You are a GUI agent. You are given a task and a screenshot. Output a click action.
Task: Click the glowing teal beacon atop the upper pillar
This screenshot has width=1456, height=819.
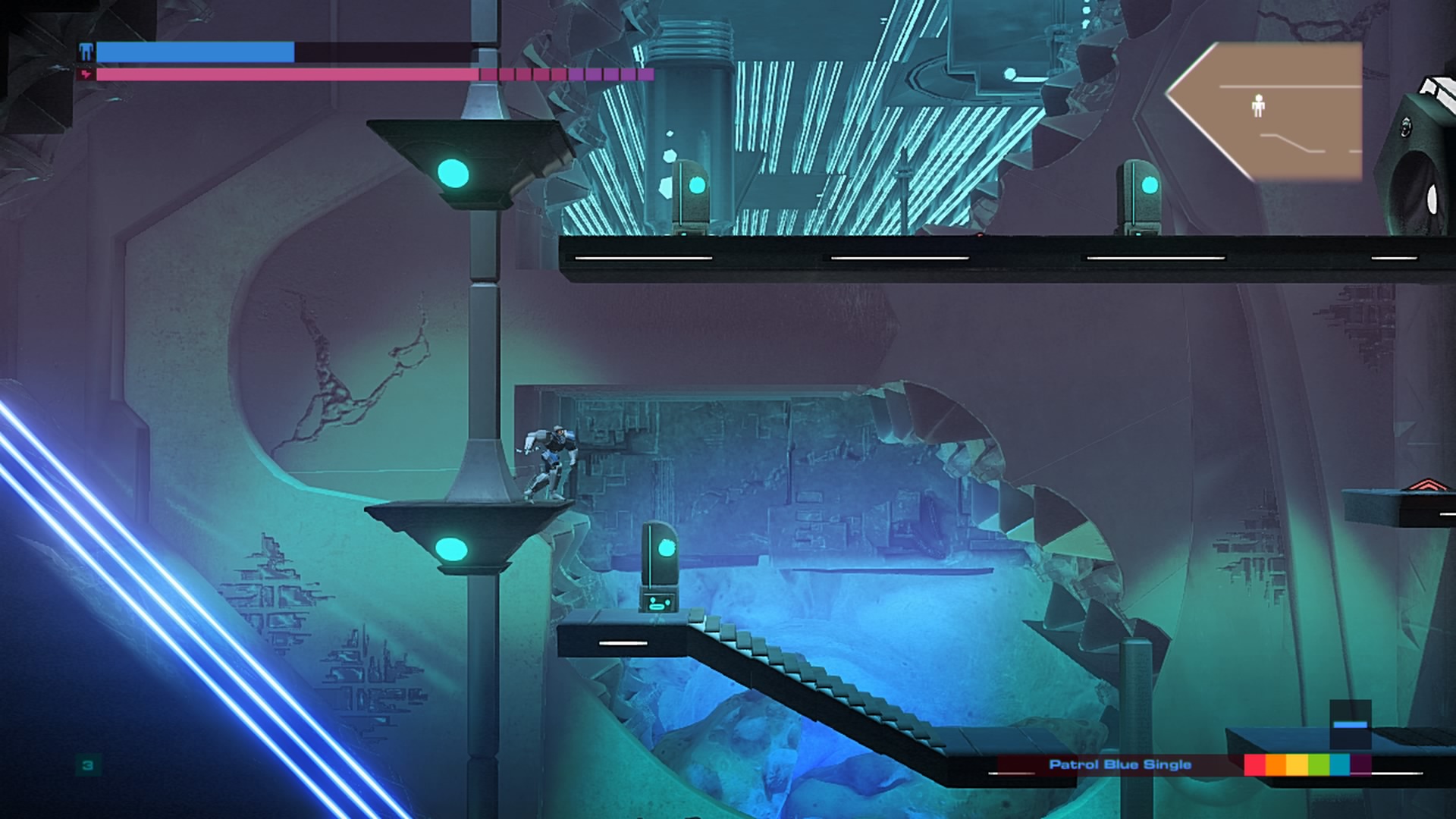[453, 174]
